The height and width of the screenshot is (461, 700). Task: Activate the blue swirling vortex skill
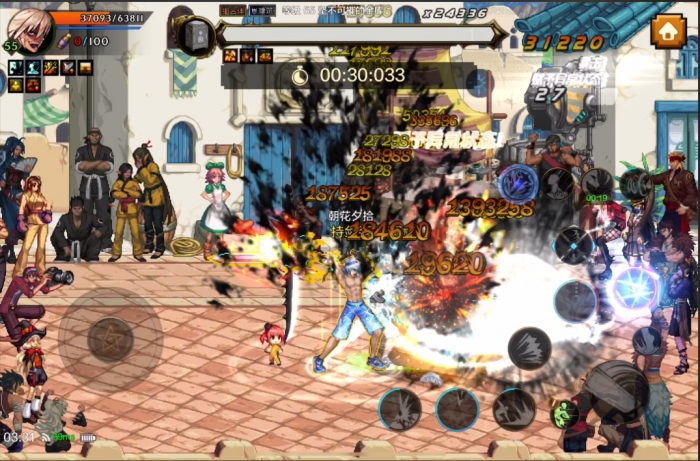point(519,183)
